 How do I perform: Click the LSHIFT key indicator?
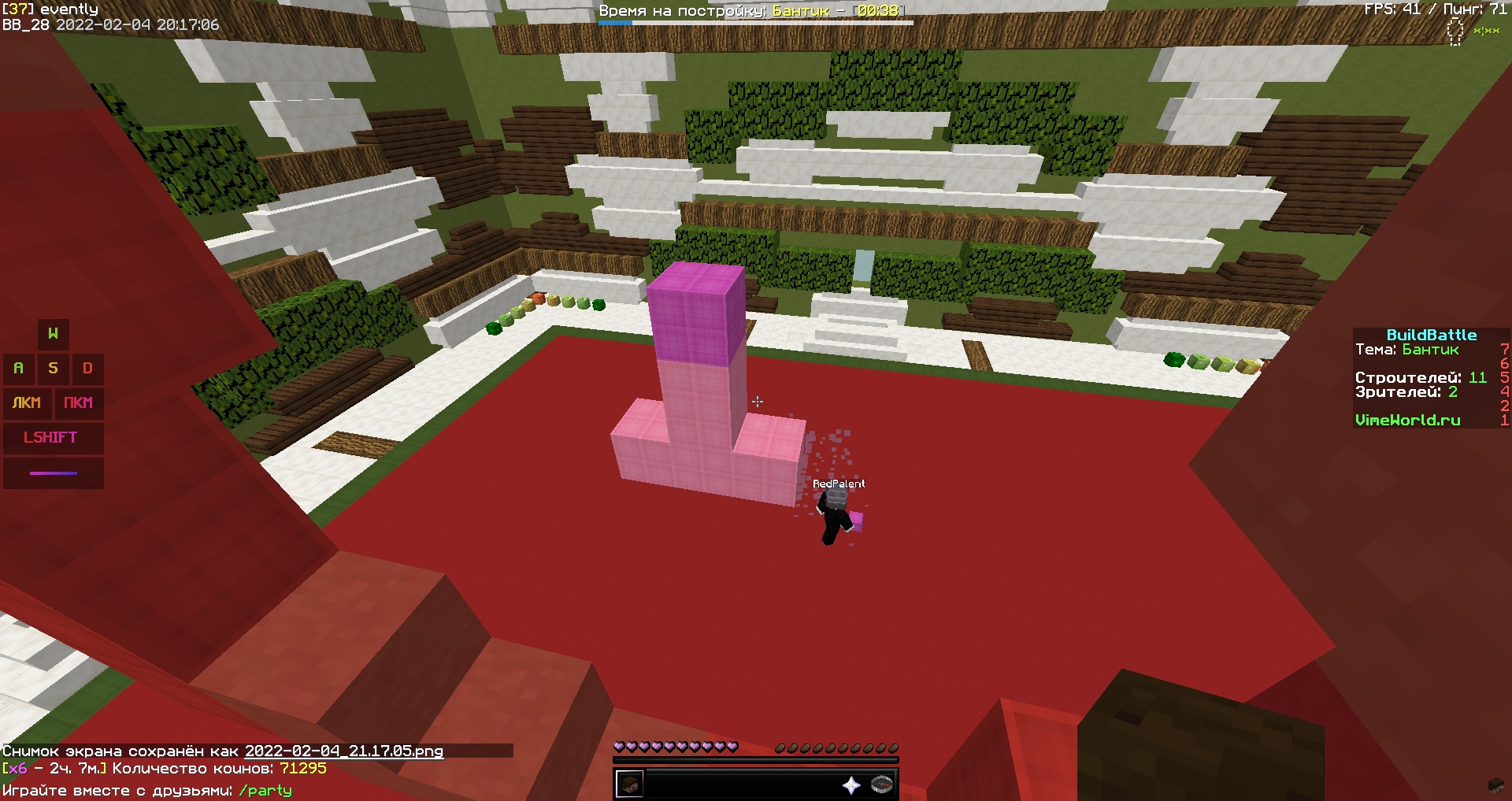[x=52, y=438]
